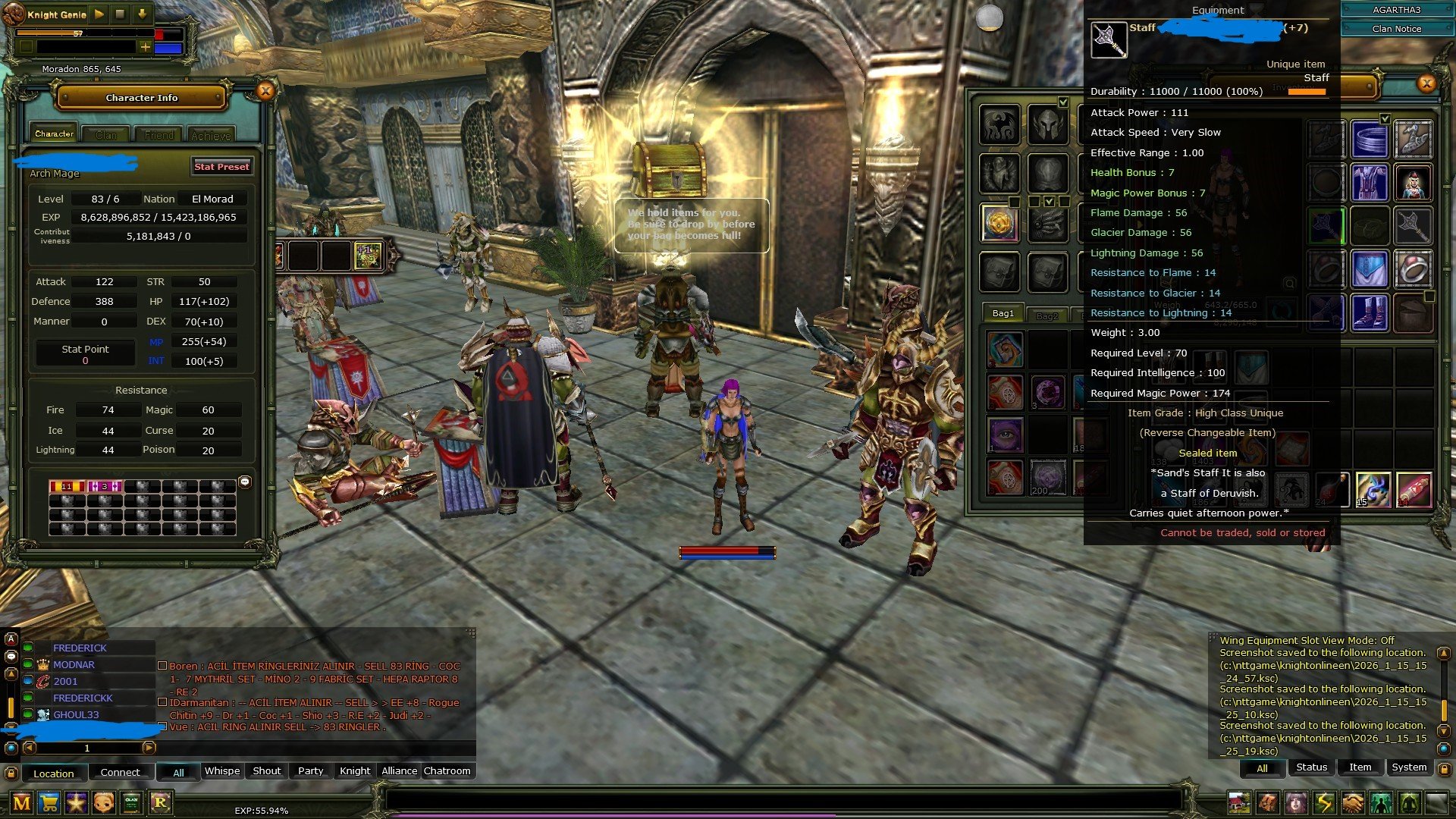
Task: Click the golden flower emblem equipment slot
Action: tap(999, 223)
